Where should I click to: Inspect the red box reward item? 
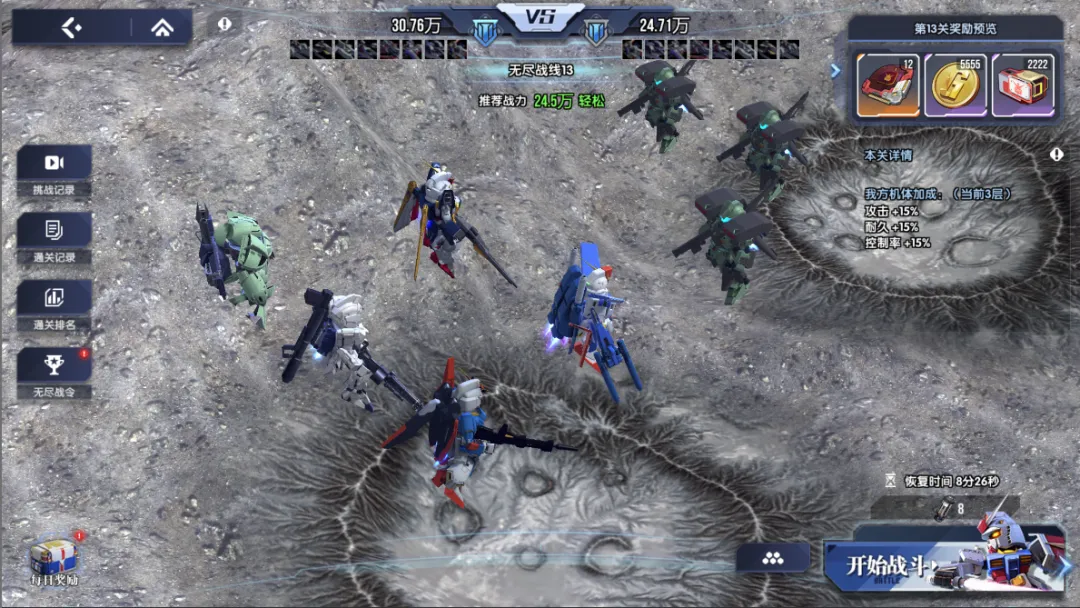point(888,85)
